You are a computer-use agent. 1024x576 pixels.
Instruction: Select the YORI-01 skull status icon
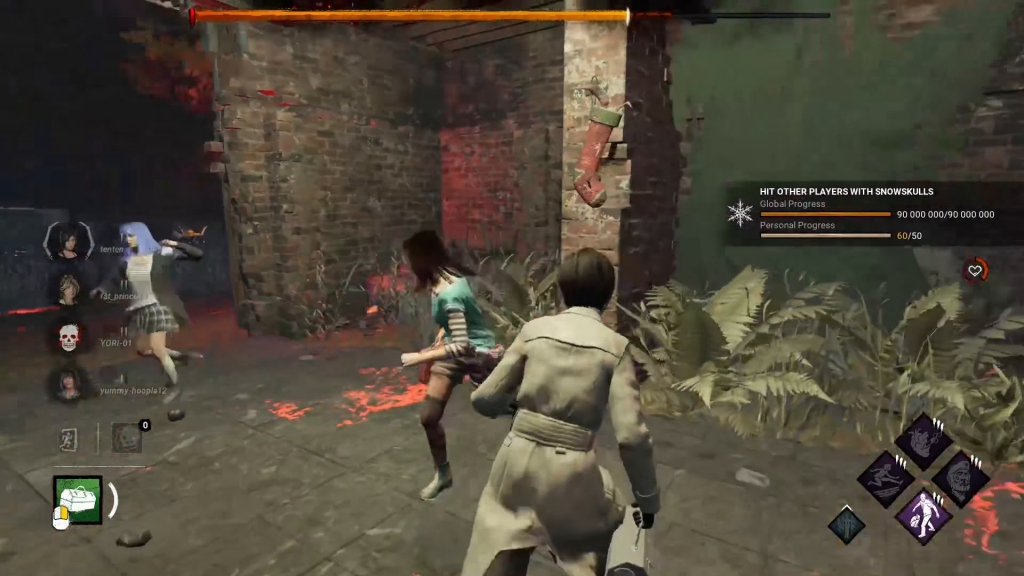(x=68, y=338)
